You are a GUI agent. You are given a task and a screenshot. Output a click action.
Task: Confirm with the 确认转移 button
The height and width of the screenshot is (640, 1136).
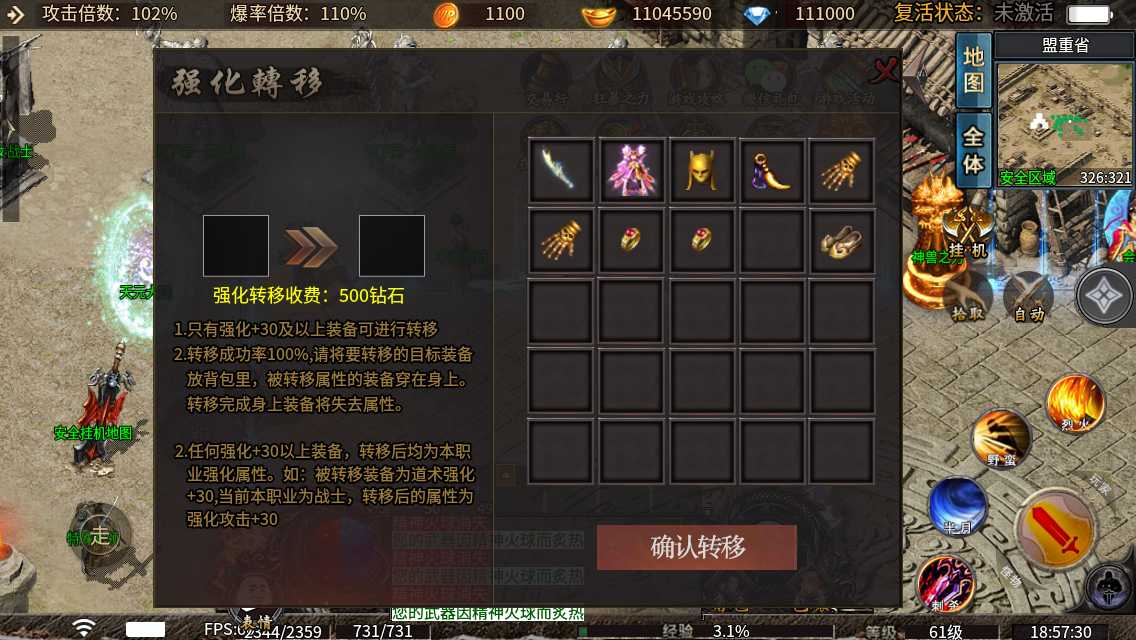point(697,547)
